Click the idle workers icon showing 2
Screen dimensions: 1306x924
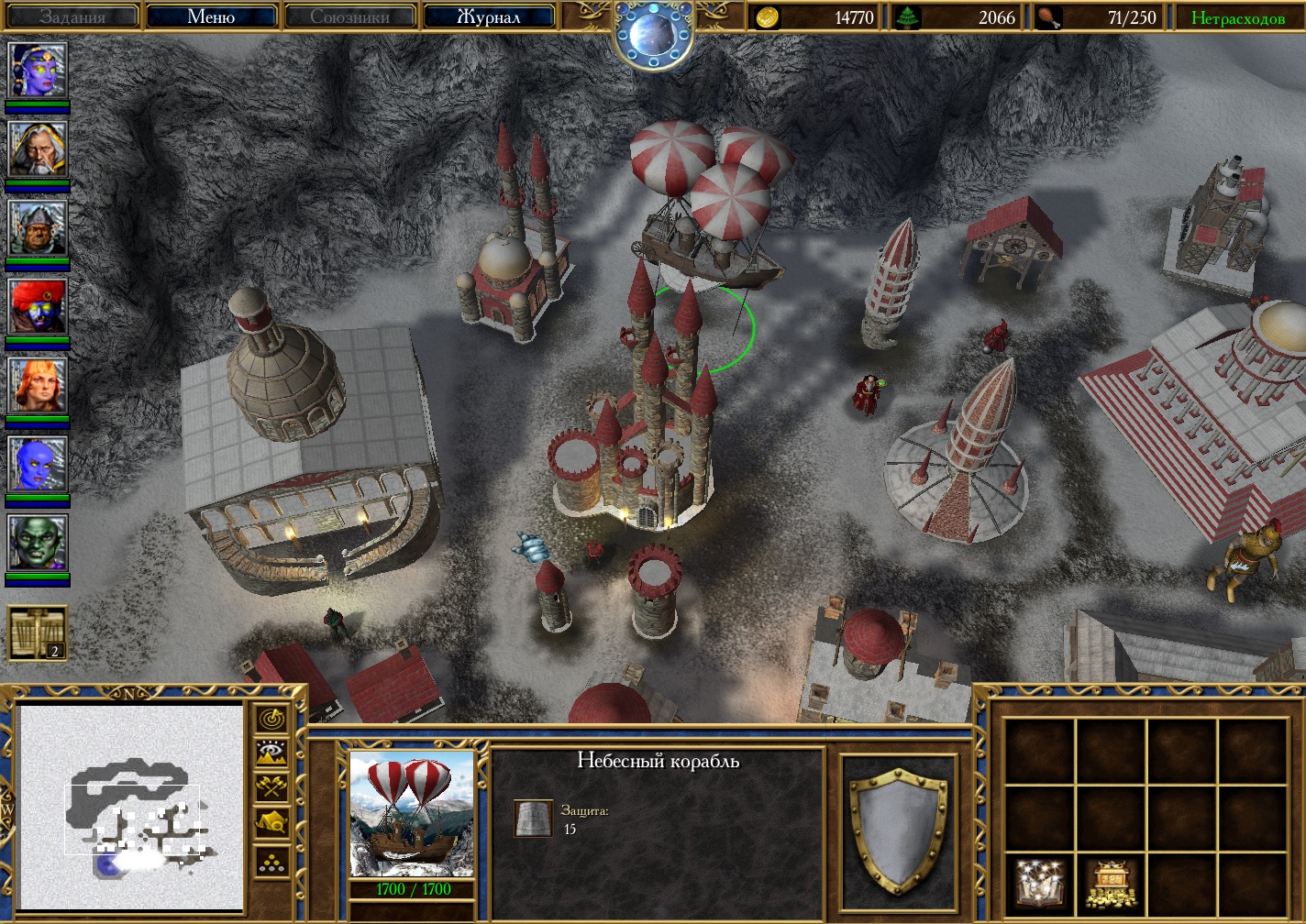click(38, 632)
